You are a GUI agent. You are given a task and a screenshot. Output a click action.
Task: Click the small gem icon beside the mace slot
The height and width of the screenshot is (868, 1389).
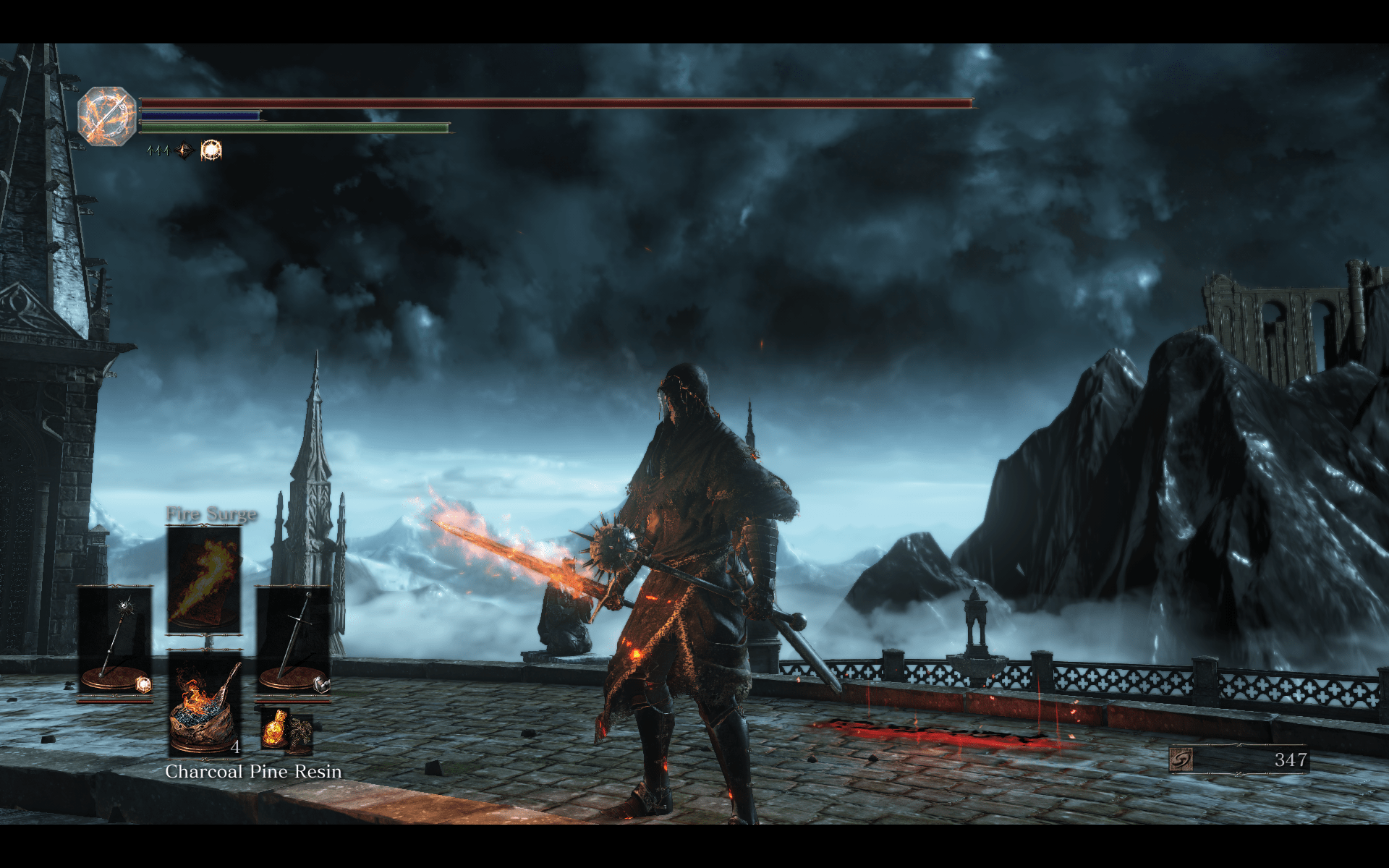143,685
